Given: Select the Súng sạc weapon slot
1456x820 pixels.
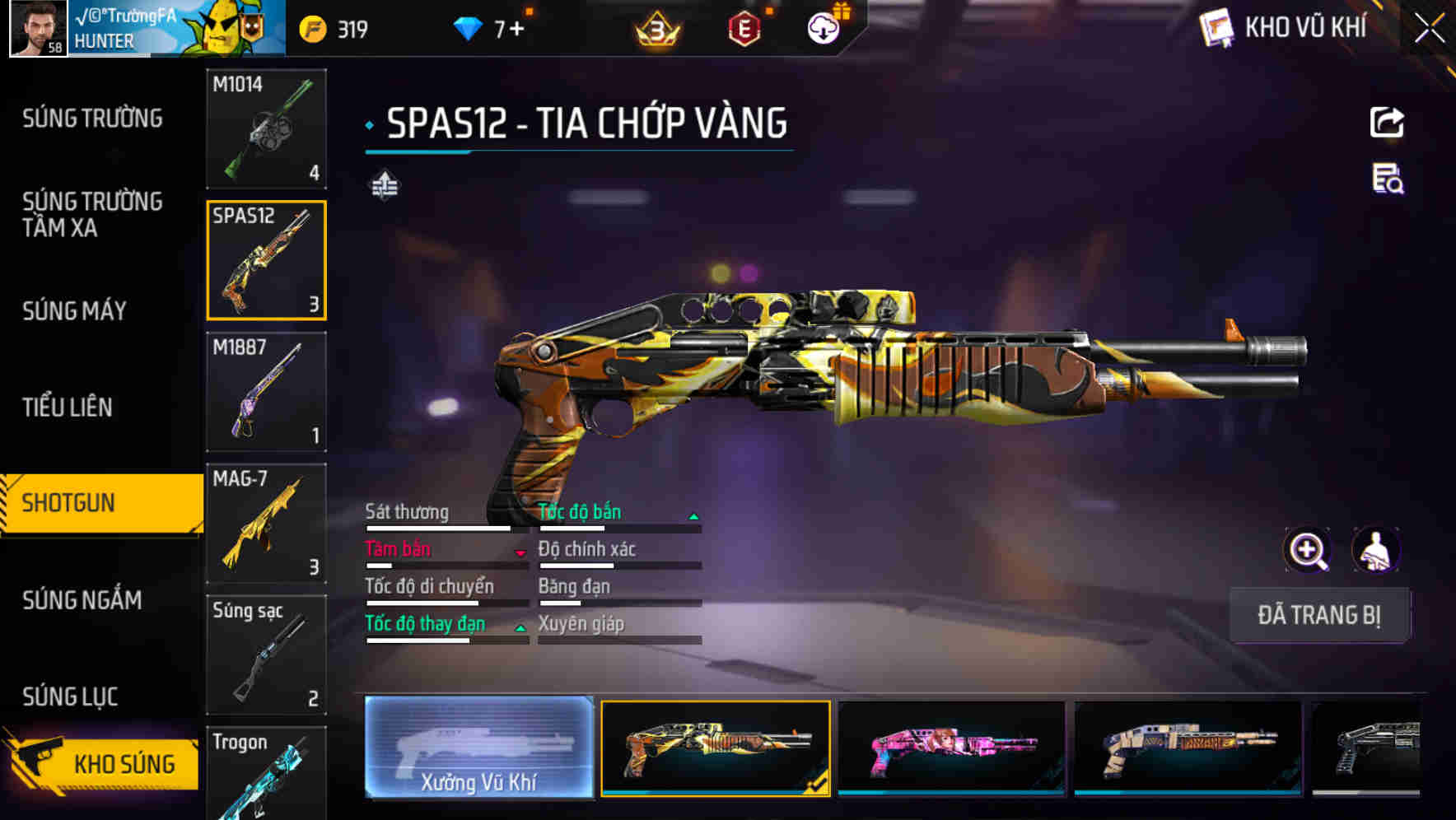Looking at the screenshot, I should click(266, 655).
